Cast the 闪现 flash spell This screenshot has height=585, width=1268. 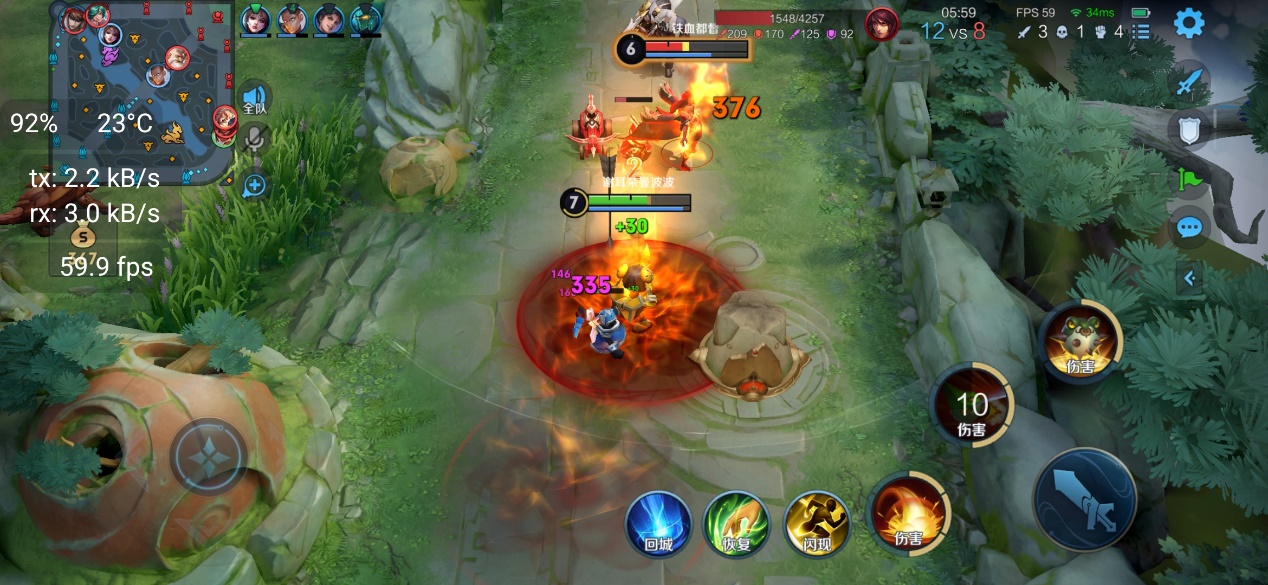[816, 523]
